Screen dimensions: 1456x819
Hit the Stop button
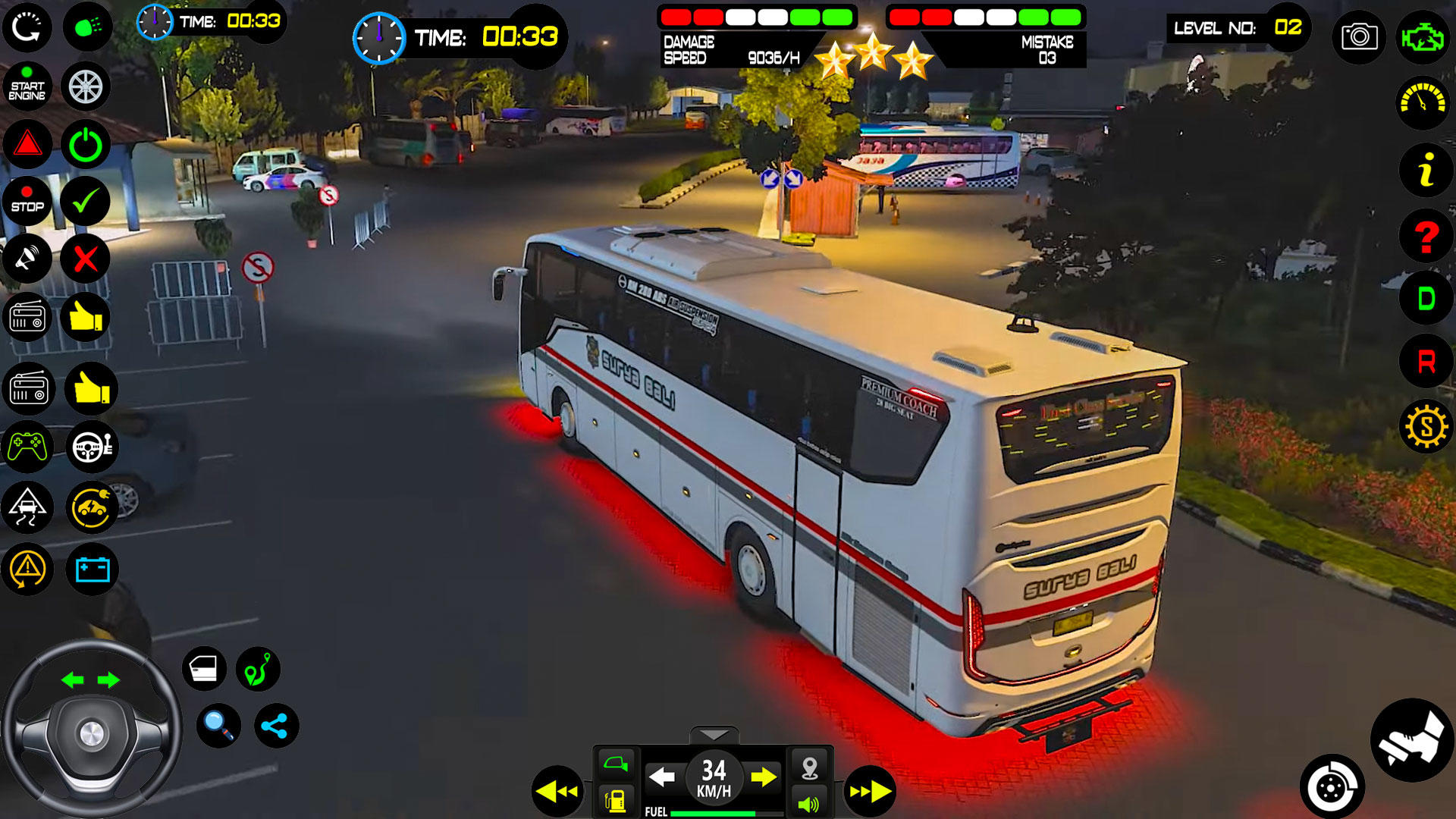click(x=27, y=202)
